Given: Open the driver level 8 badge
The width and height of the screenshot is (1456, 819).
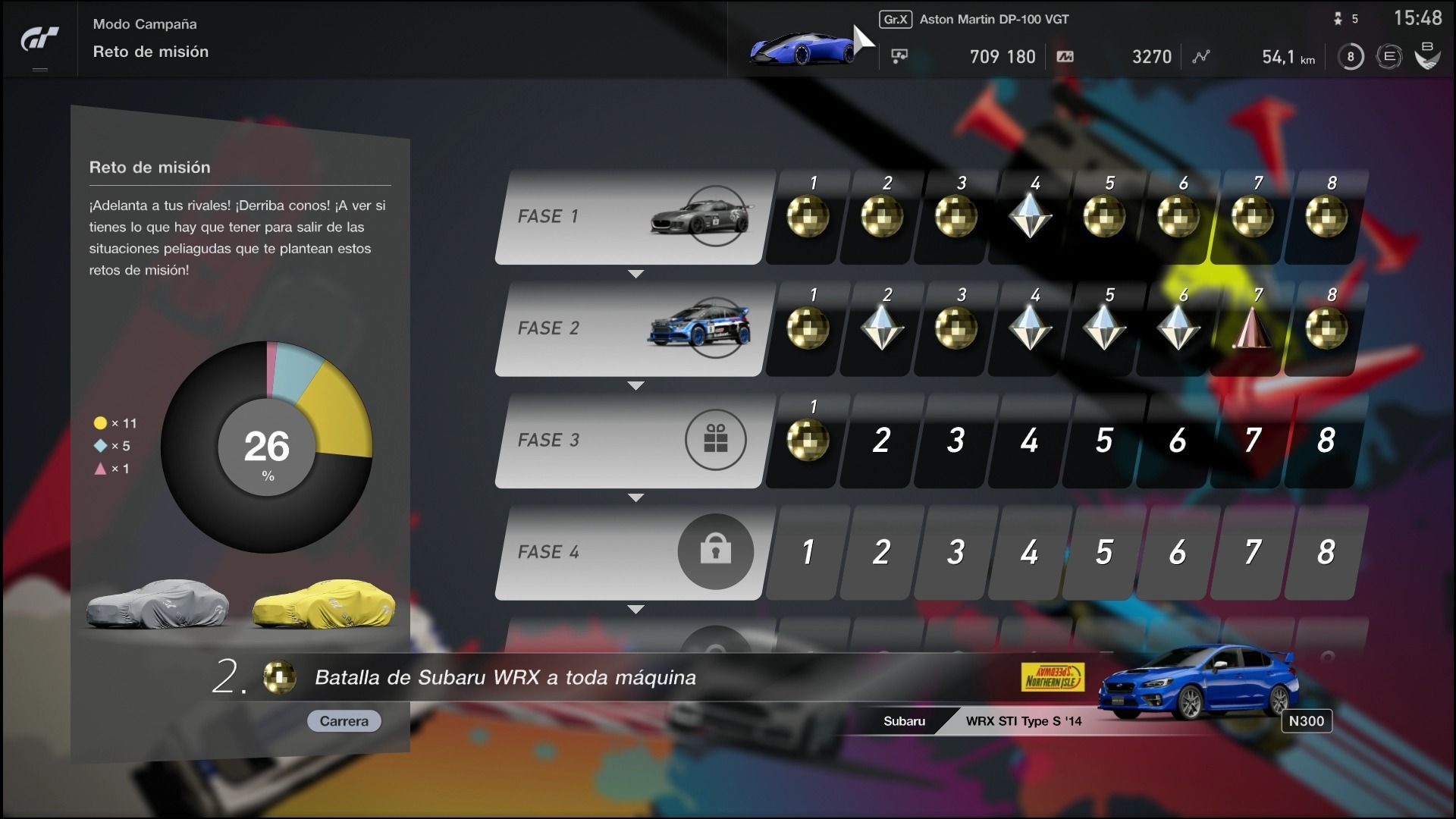Looking at the screenshot, I should [x=1350, y=57].
